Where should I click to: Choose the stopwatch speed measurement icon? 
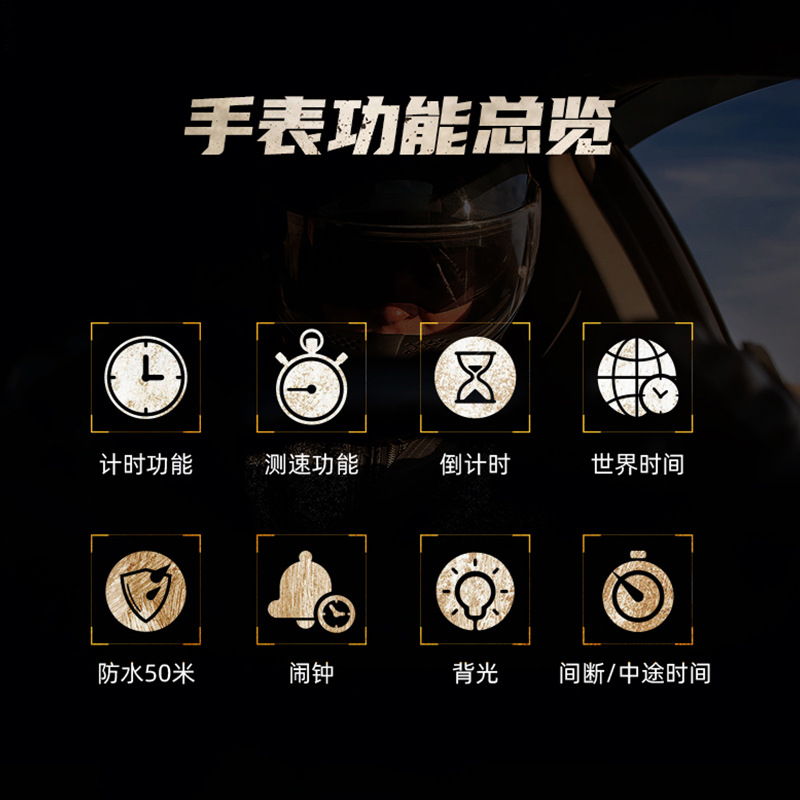311,377
